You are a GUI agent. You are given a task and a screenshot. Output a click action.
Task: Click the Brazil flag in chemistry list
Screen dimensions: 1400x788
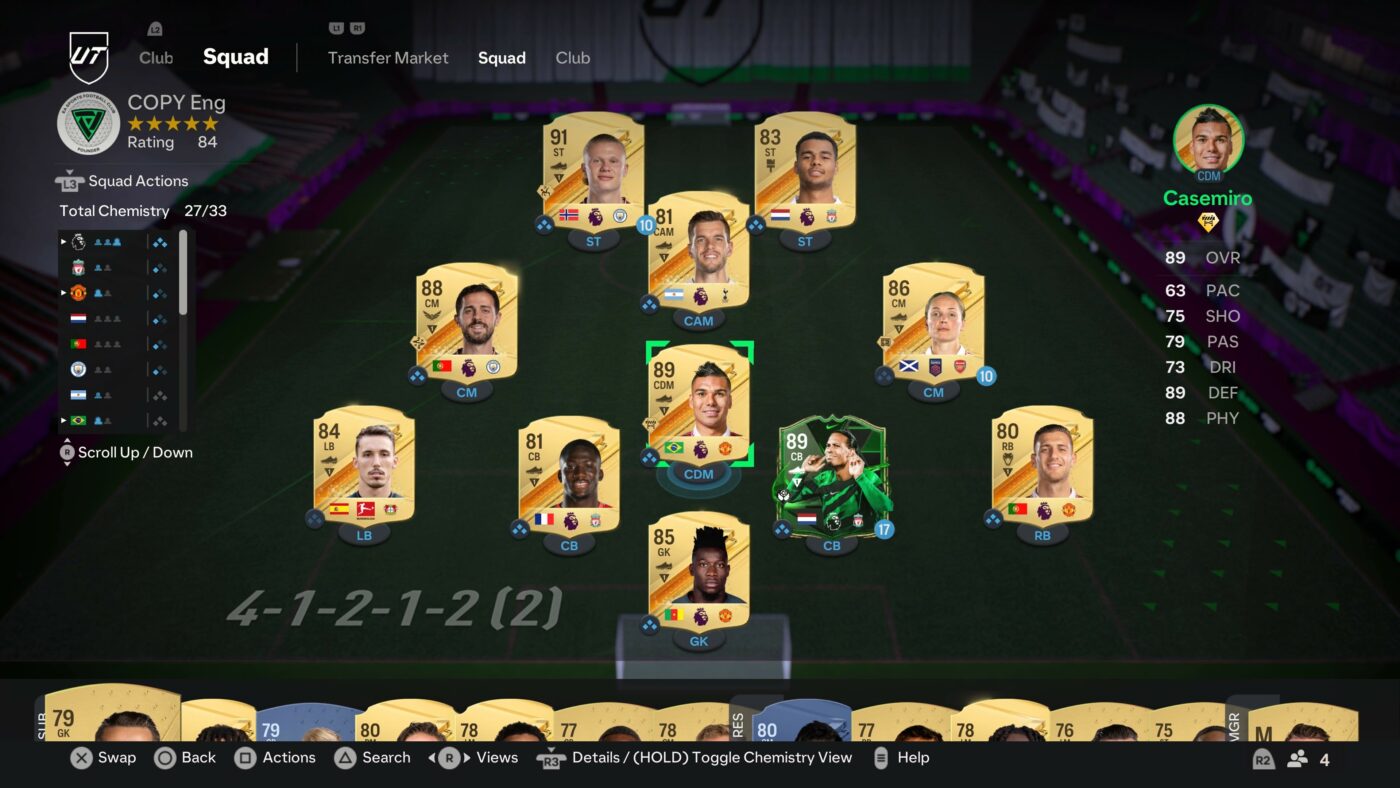point(77,419)
